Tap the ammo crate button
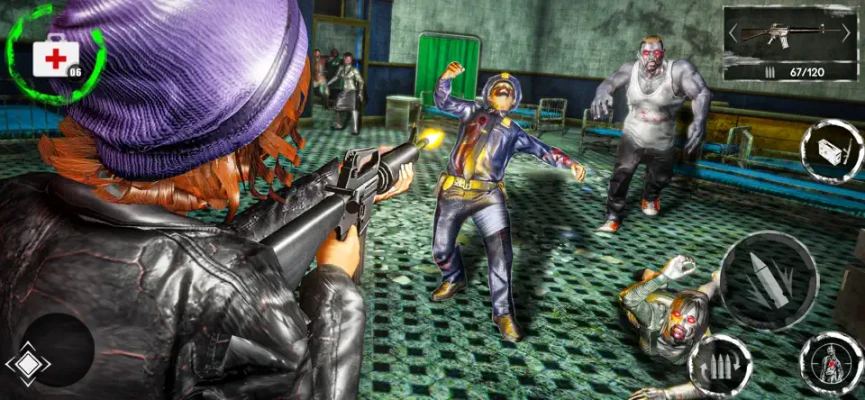The image size is (865, 400). point(832,151)
